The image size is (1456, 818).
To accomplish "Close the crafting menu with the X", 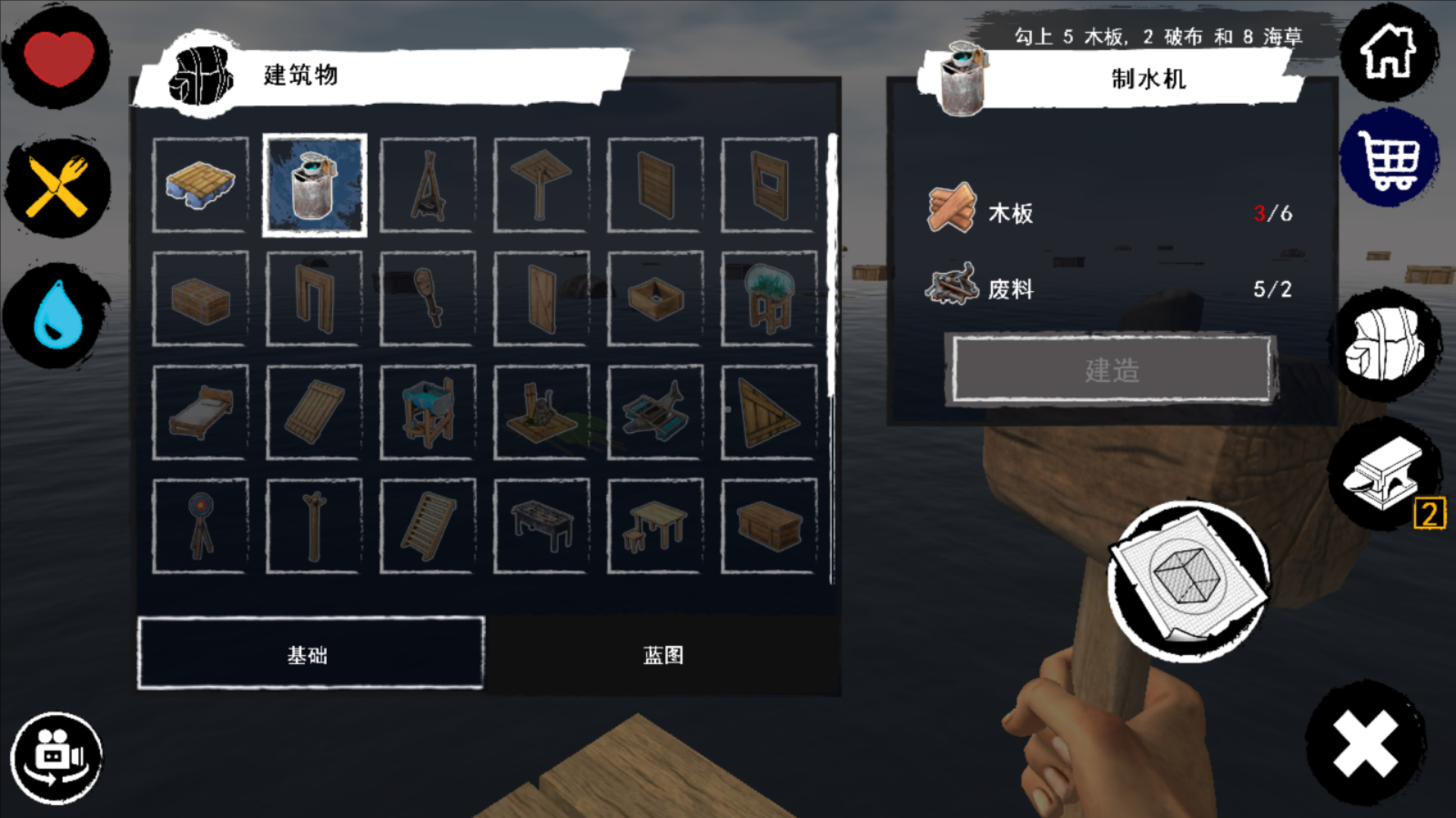I will click(1365, 744).
